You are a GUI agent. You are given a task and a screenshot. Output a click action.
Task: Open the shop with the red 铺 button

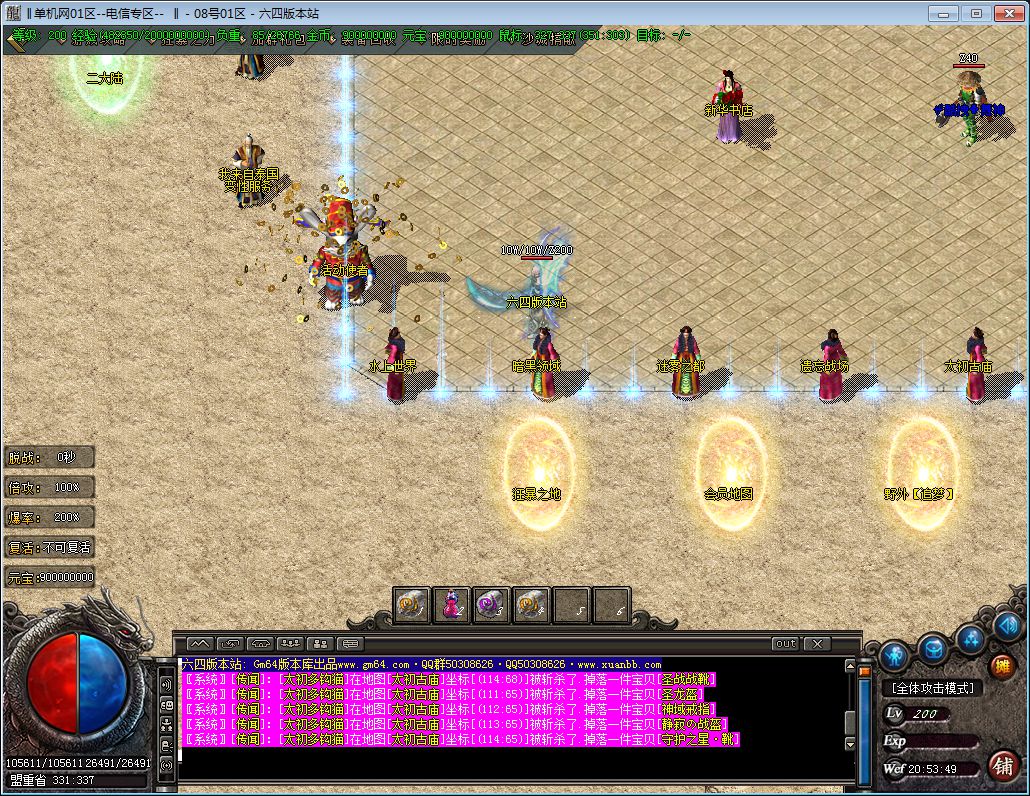tap(1003, 765)
